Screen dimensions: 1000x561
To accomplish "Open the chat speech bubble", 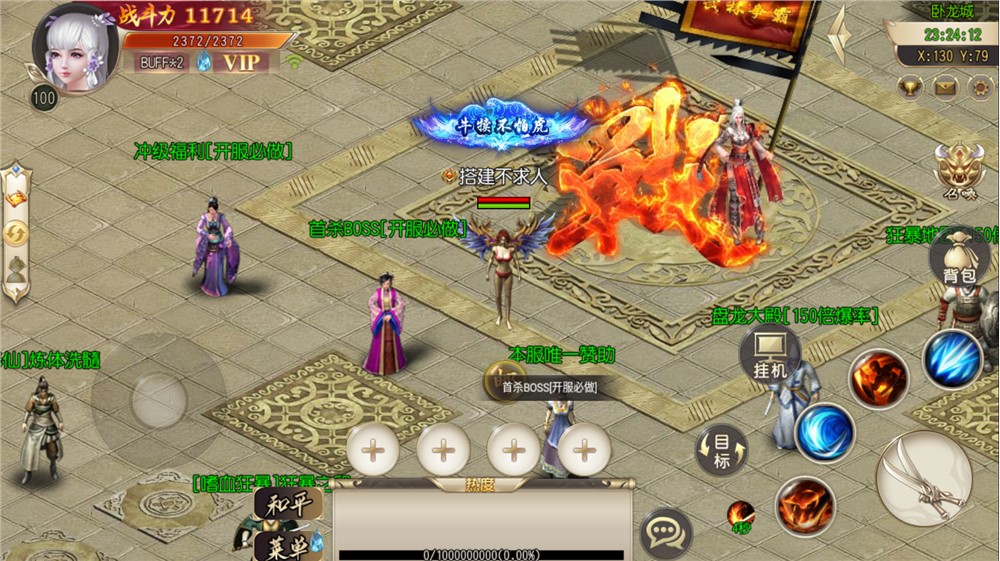I will [666, 530].
